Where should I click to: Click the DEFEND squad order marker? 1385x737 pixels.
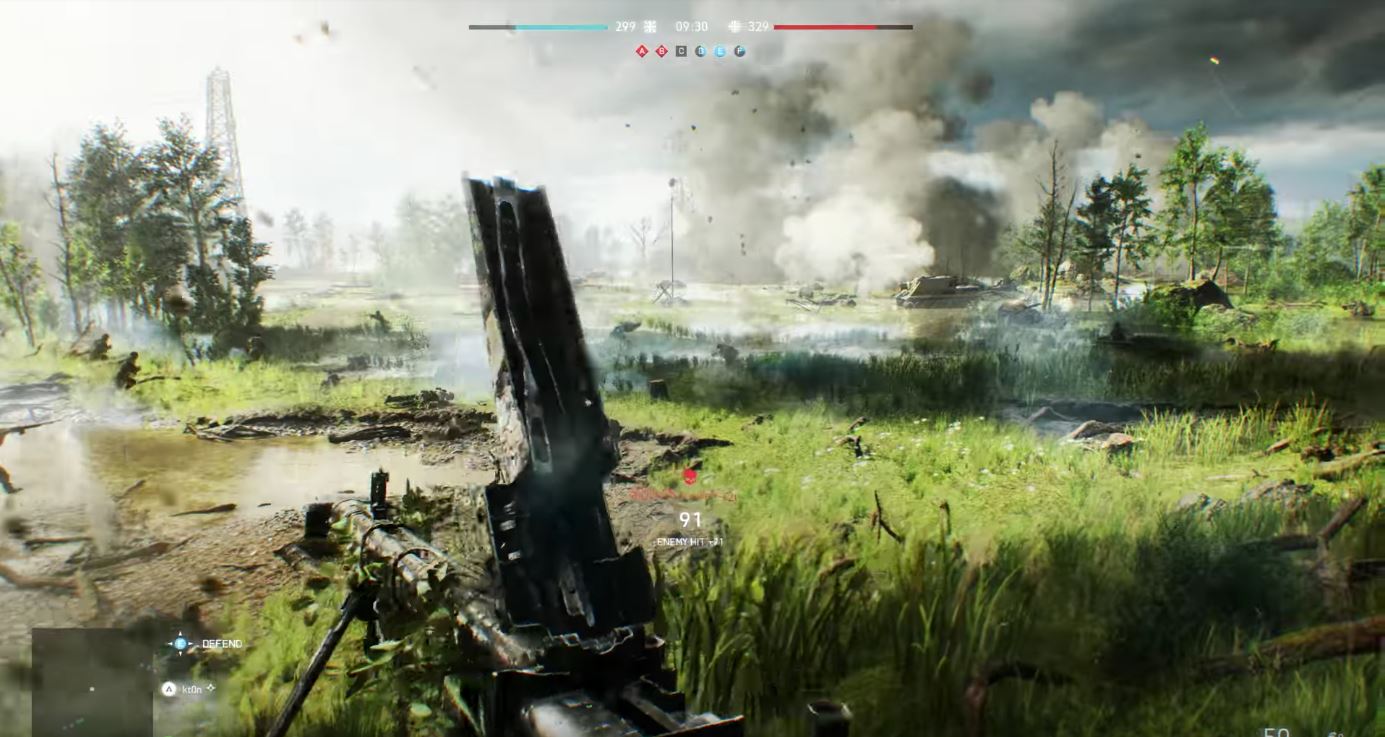coord(181,644)
